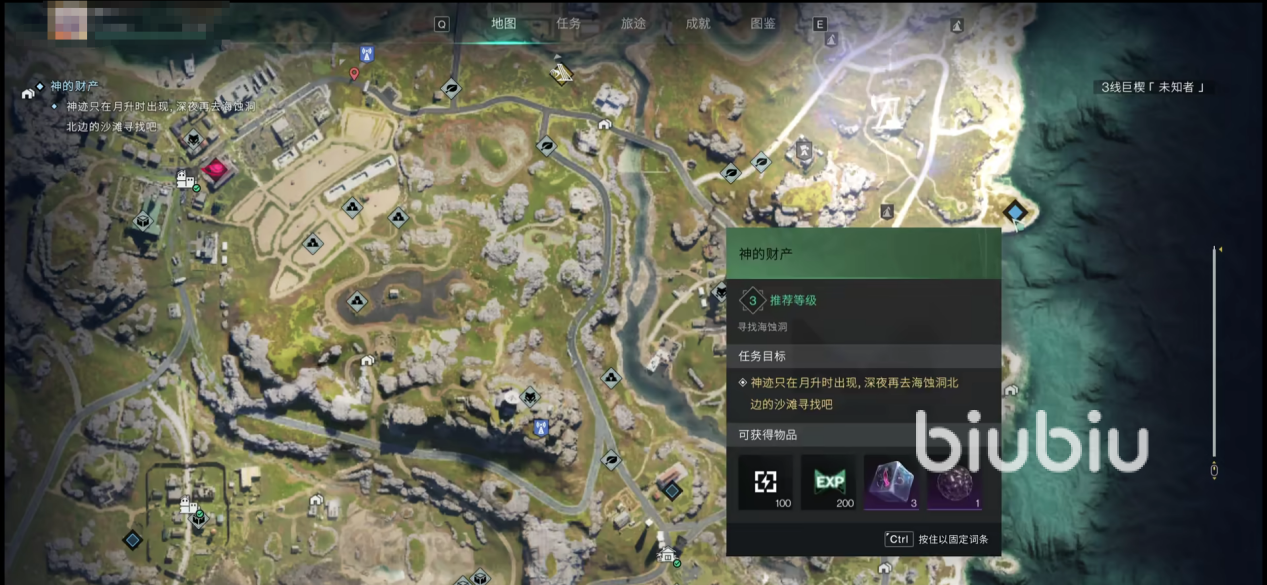
Task: Open the 旅途 tab
Action: tap(633, 24)
